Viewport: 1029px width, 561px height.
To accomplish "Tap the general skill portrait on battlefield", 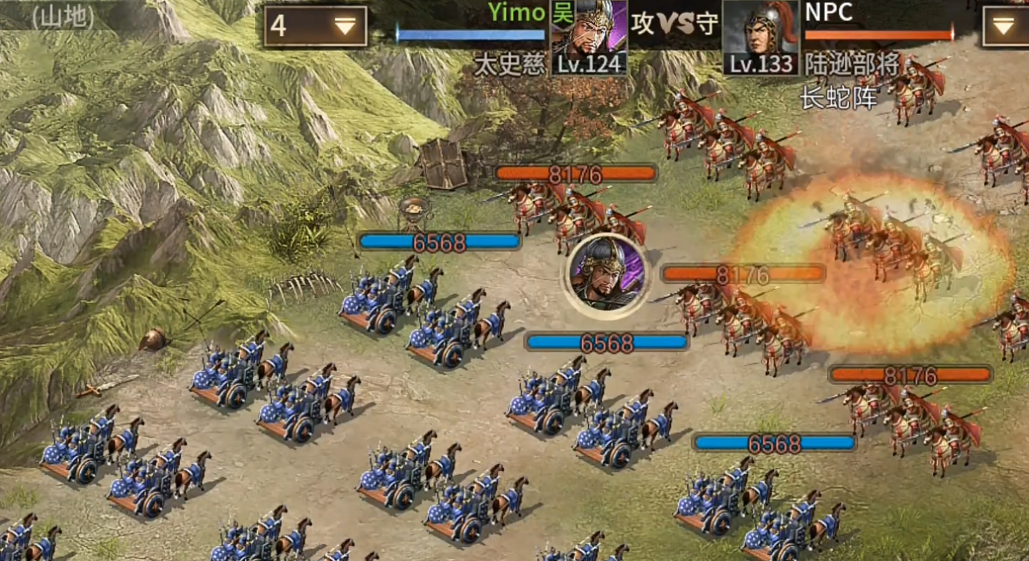I will [606, 274].
